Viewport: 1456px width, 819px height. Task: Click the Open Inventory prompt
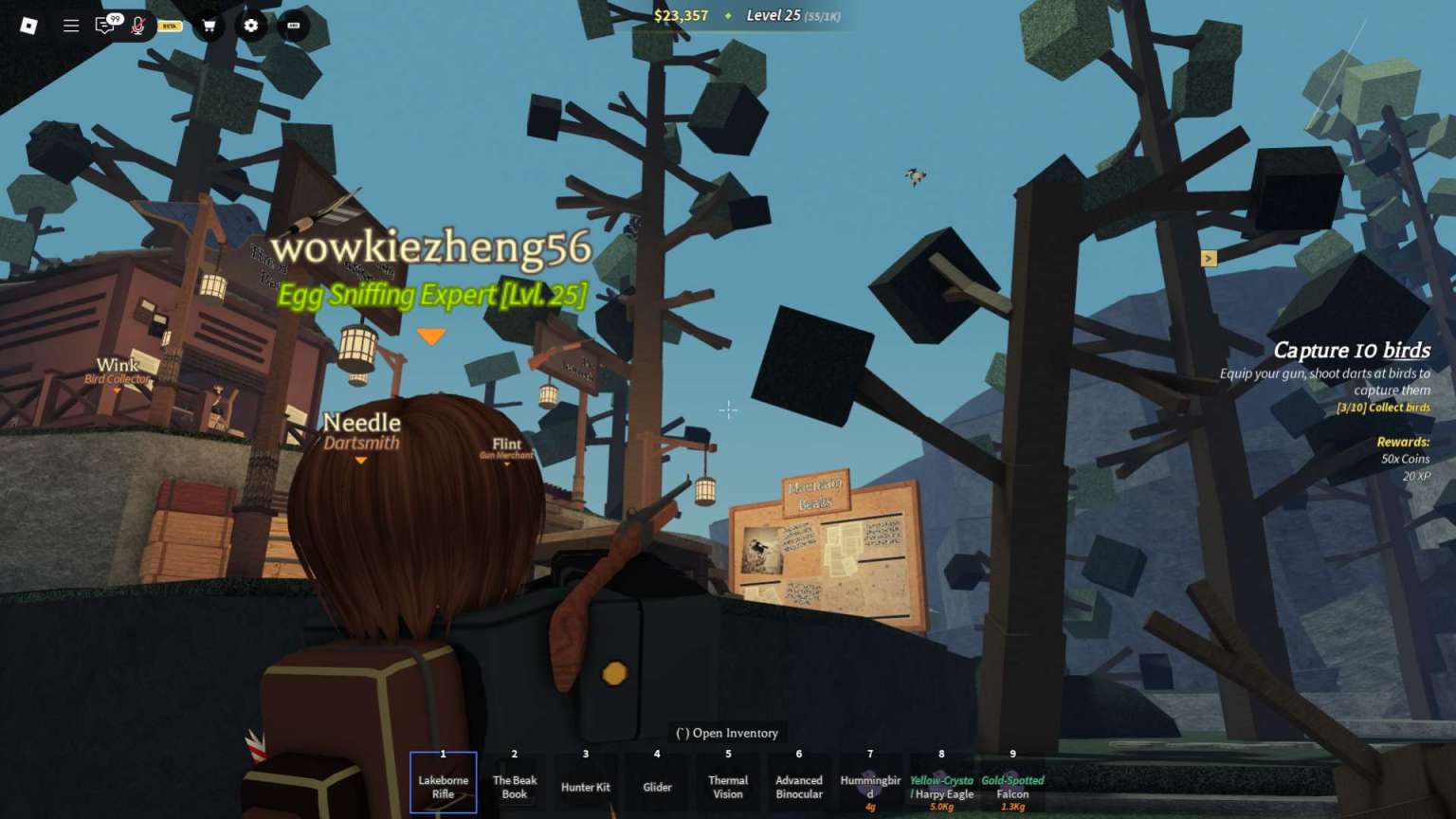tap(727, 733)
